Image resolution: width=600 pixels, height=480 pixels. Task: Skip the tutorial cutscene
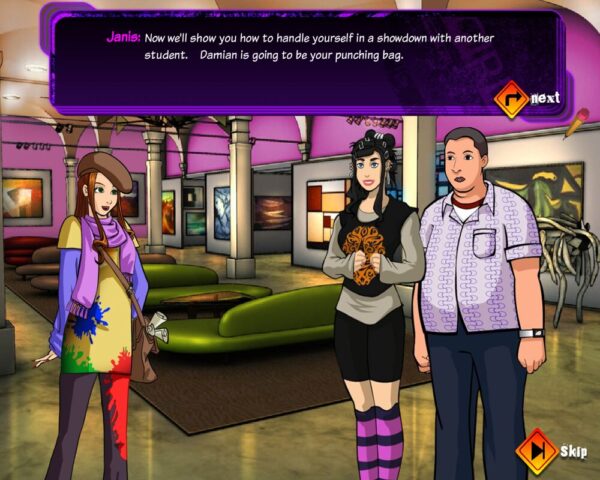[537, 450]
